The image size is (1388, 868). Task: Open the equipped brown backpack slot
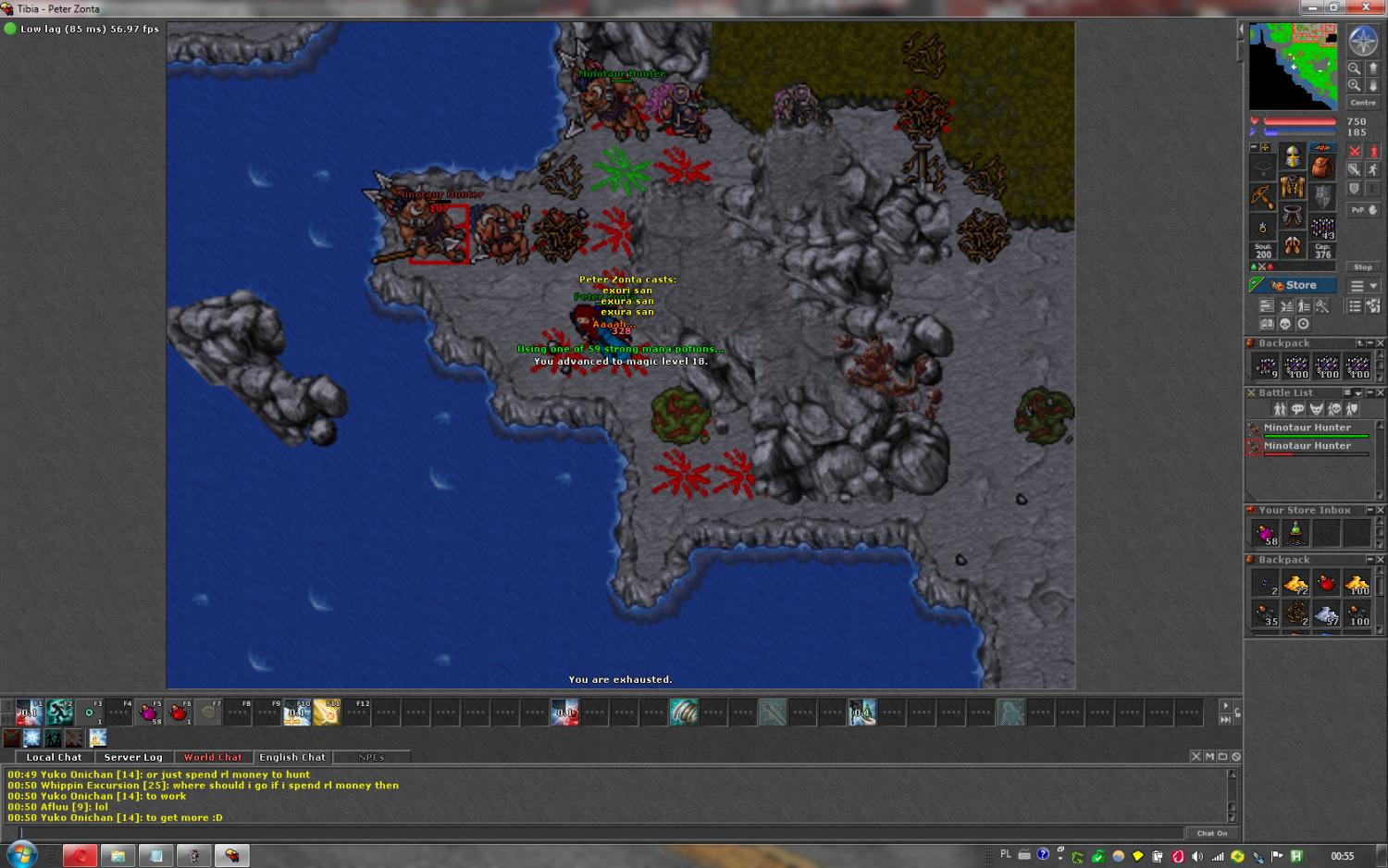pos(1322,167)
